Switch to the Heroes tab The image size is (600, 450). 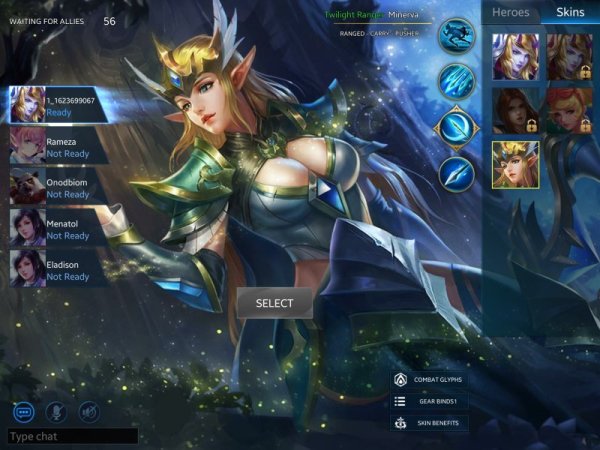pos(510,12)
